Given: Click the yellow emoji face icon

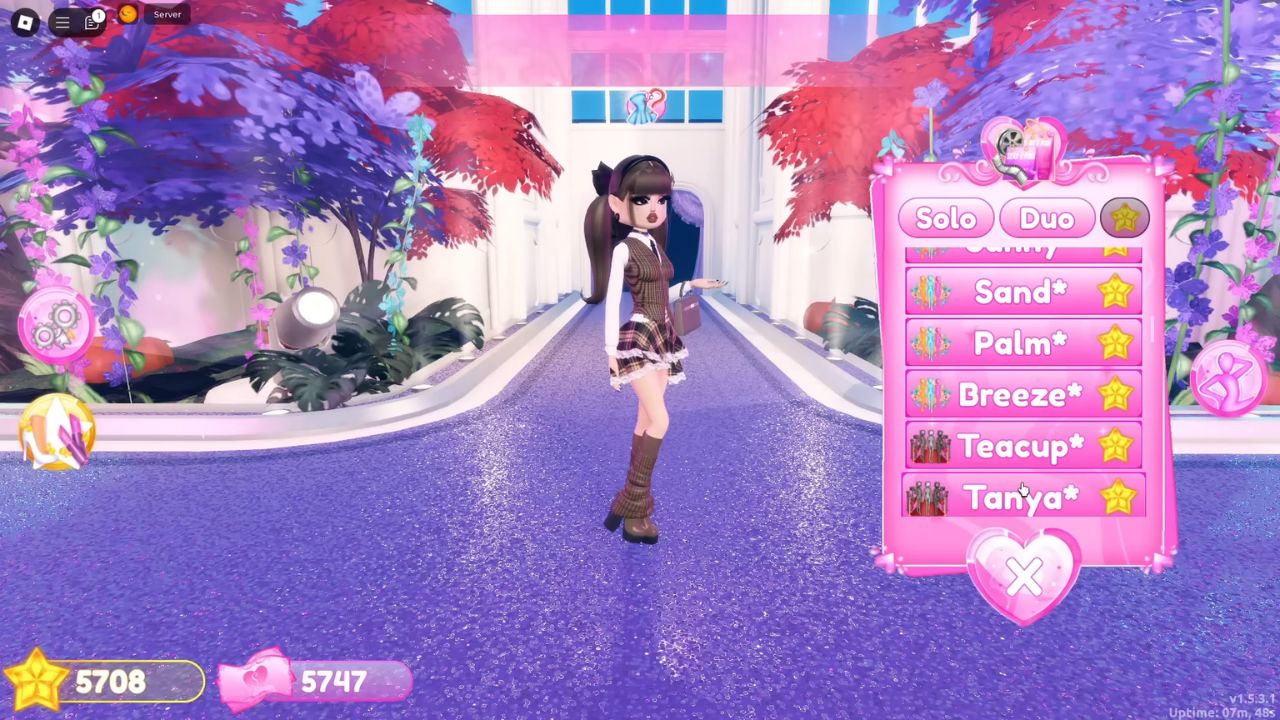Looking at the screenshot, I should (x=126, y=16).
